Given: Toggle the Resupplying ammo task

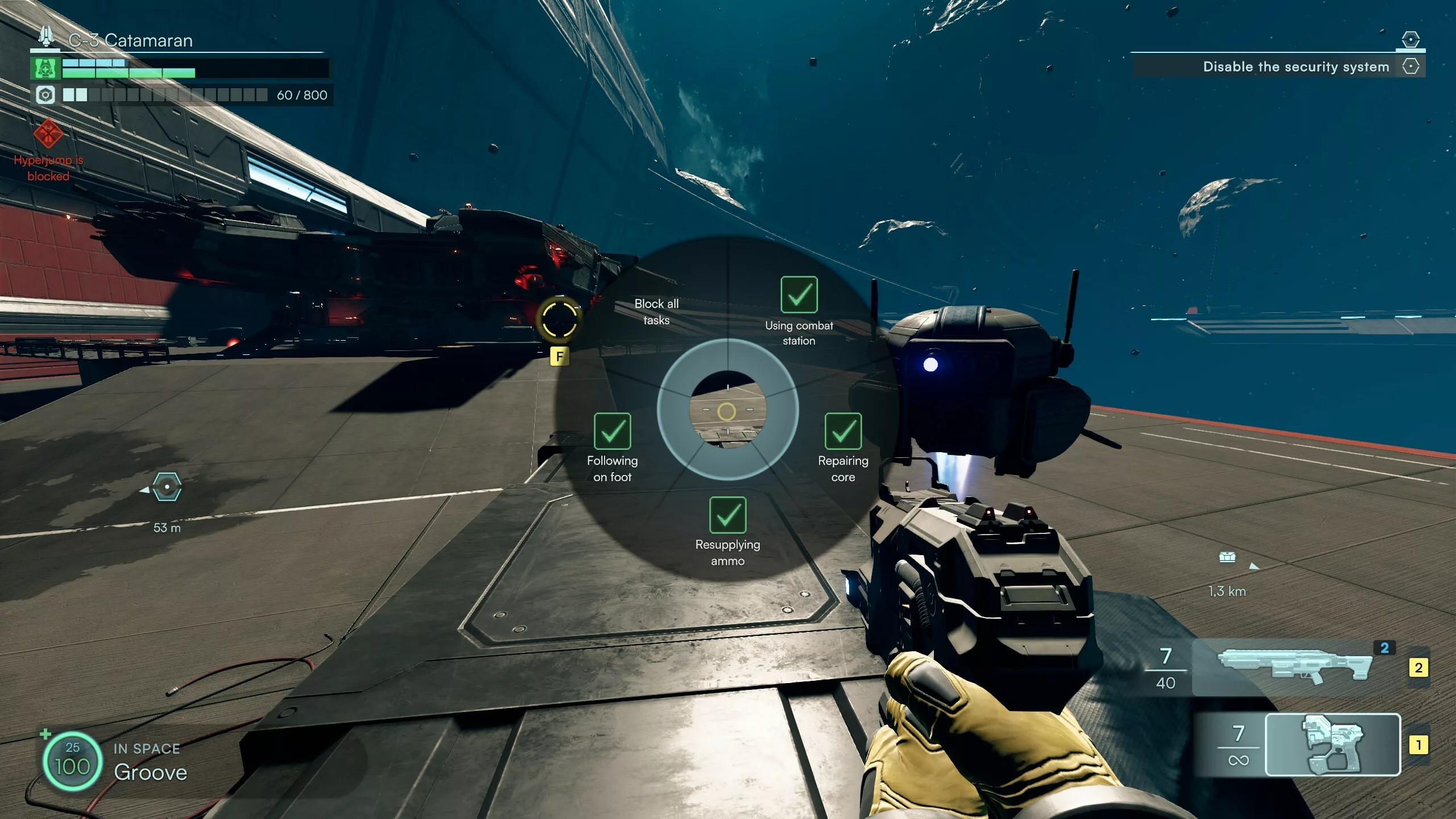Looking at the screenshot, I should pos(727,515).
